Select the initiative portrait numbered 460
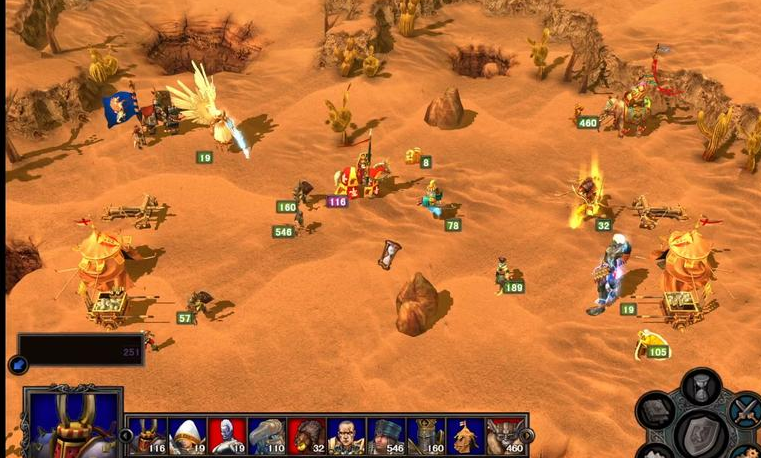 505,436
